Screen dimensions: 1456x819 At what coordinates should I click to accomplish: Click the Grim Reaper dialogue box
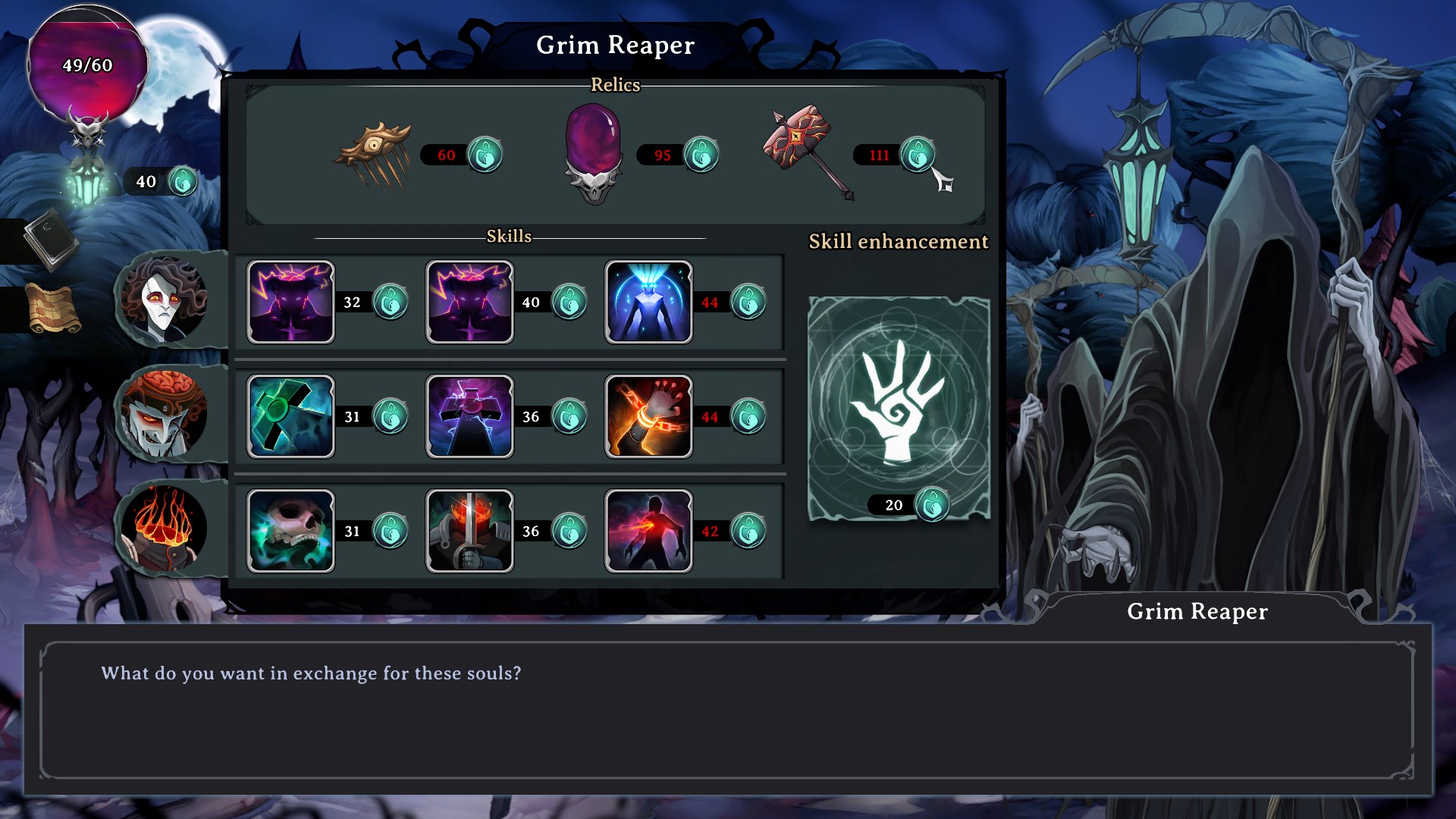[x=726, y=709]
